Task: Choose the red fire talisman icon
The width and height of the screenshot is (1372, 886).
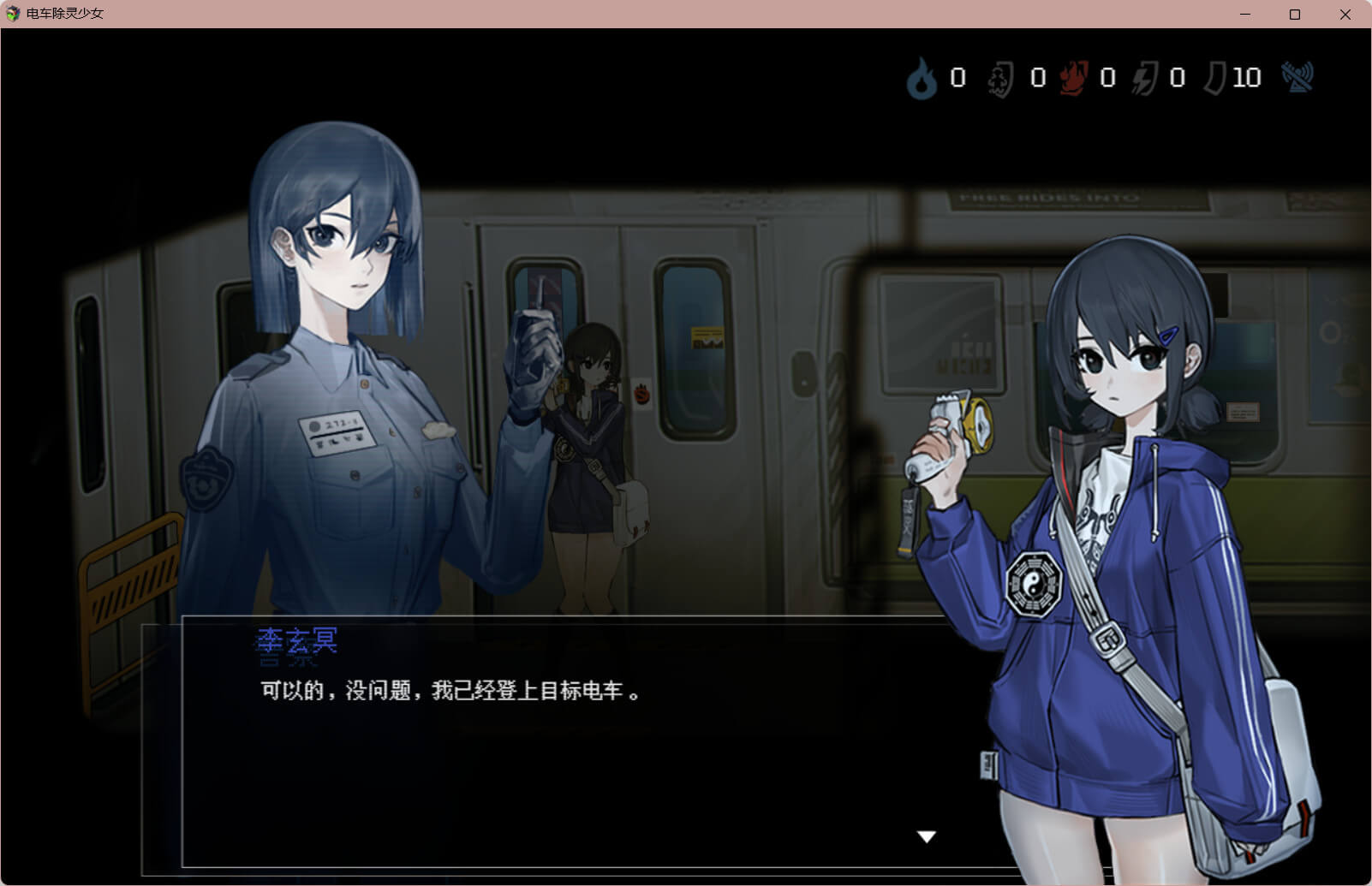Action: 1073,79
